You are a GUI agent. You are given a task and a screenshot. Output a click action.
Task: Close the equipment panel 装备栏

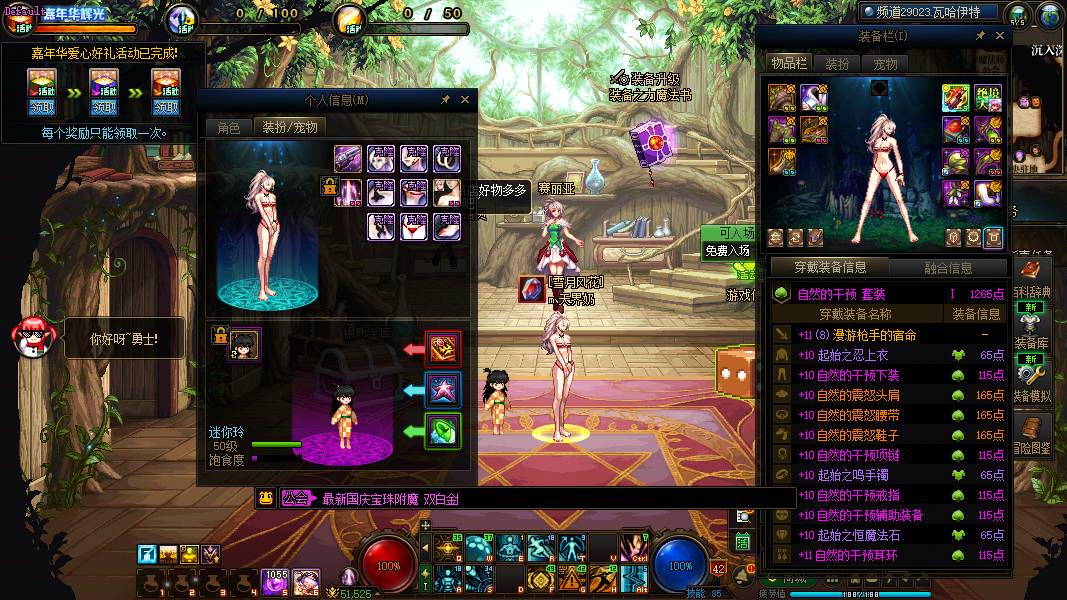999,36
